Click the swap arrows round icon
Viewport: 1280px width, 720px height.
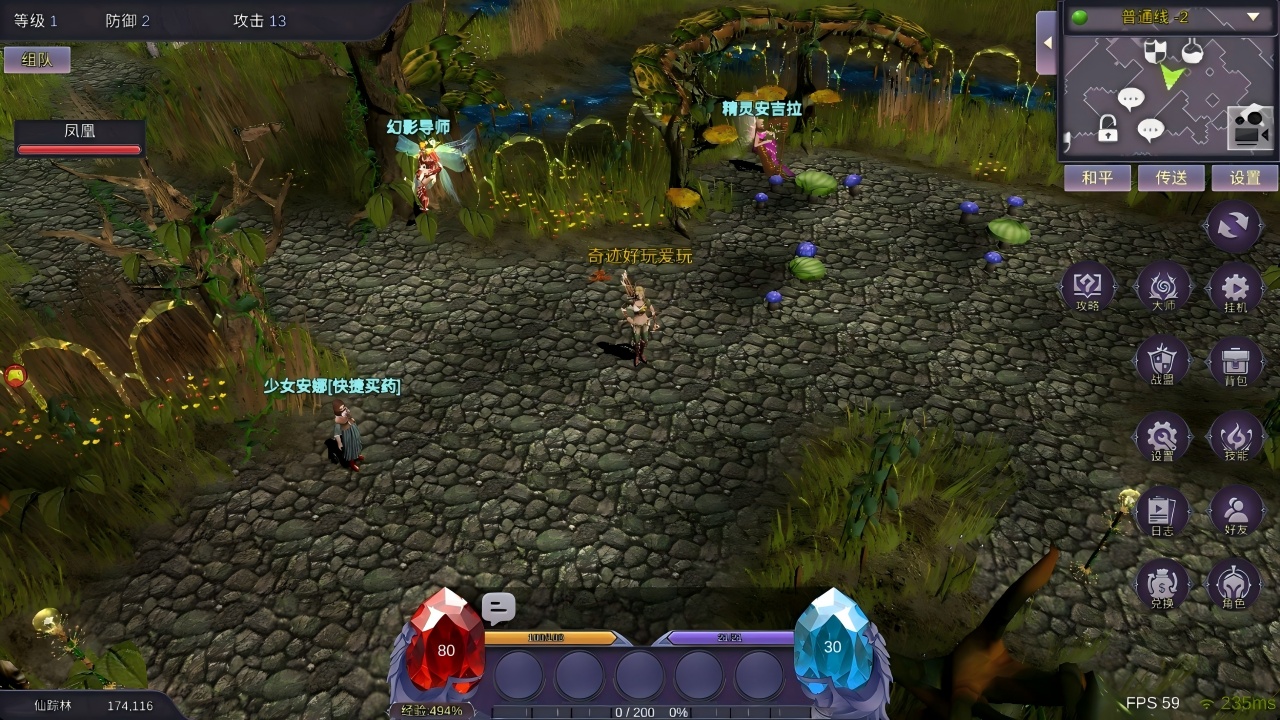click(x=1234, y=225)
